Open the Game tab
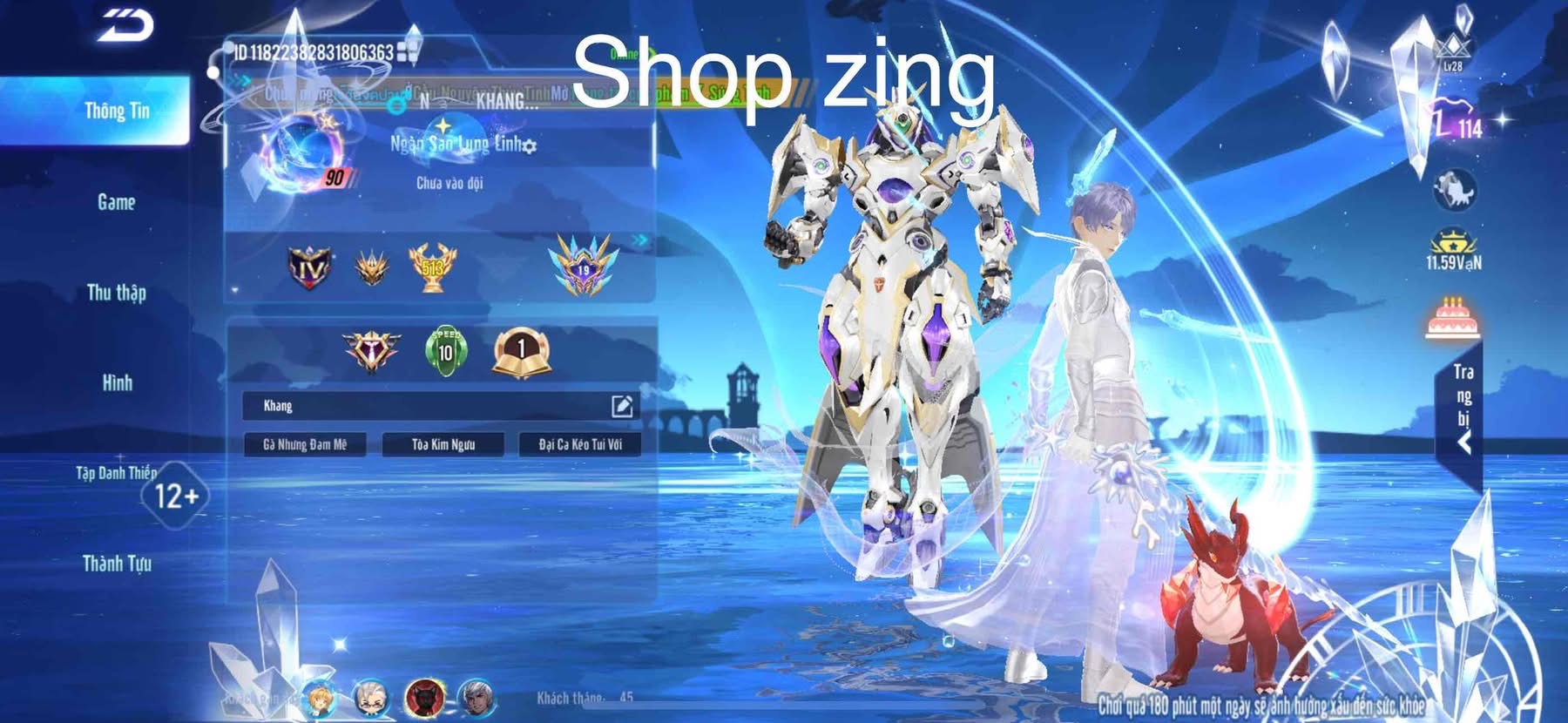This screenshot has height=723, width=1568. [x=117, y=202]
